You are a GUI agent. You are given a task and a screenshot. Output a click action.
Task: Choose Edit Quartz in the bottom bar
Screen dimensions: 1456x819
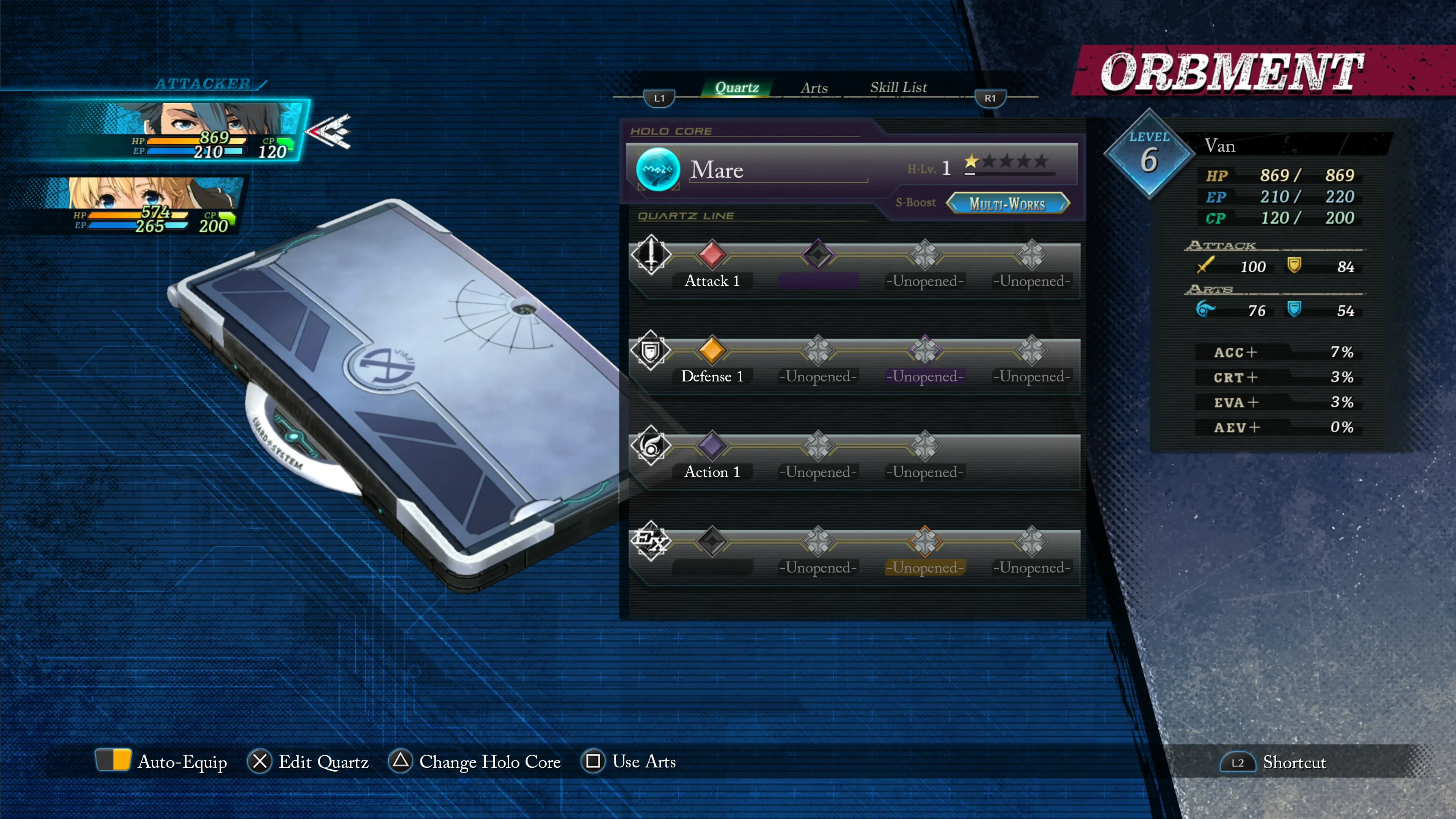point(308,761)
